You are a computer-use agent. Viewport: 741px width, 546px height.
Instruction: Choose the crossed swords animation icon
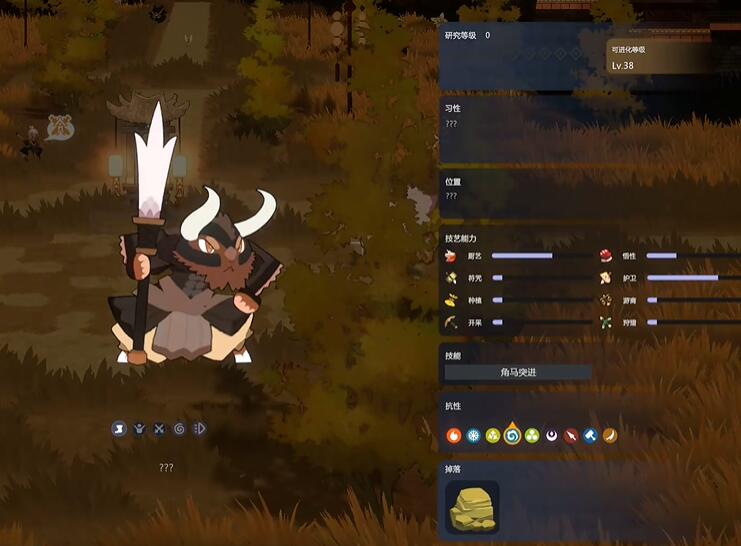pyautogui.click(x=159, y=429)
